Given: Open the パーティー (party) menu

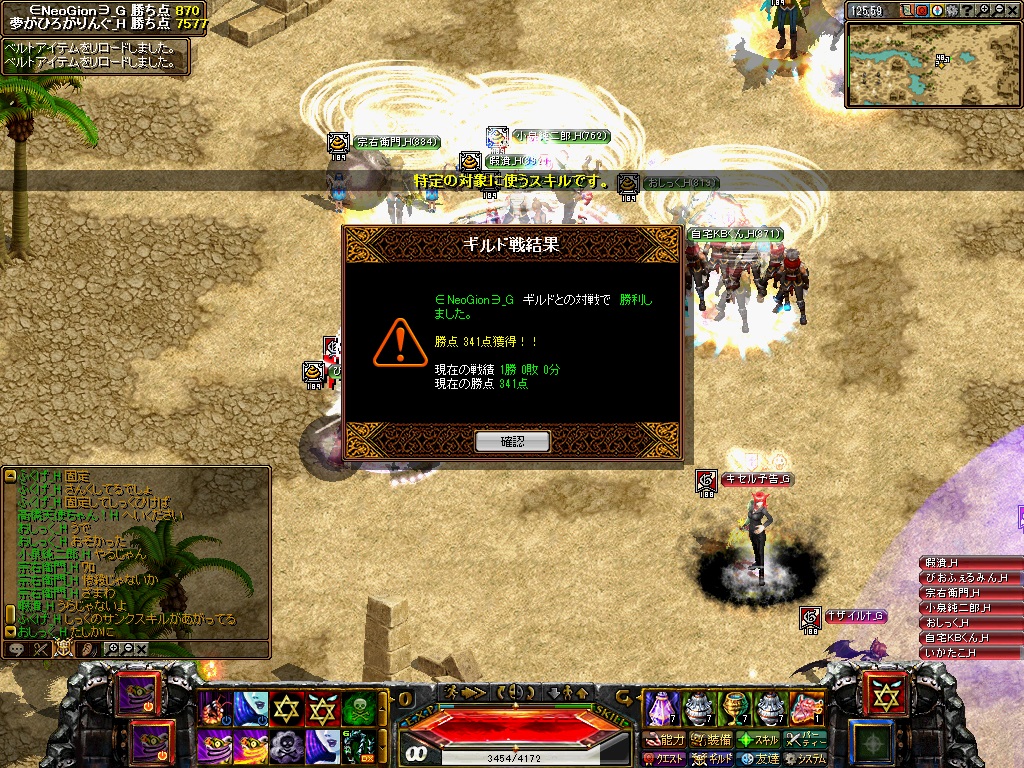Looking at the screenshot, I should pyautogui.click(x=808, y=740).
